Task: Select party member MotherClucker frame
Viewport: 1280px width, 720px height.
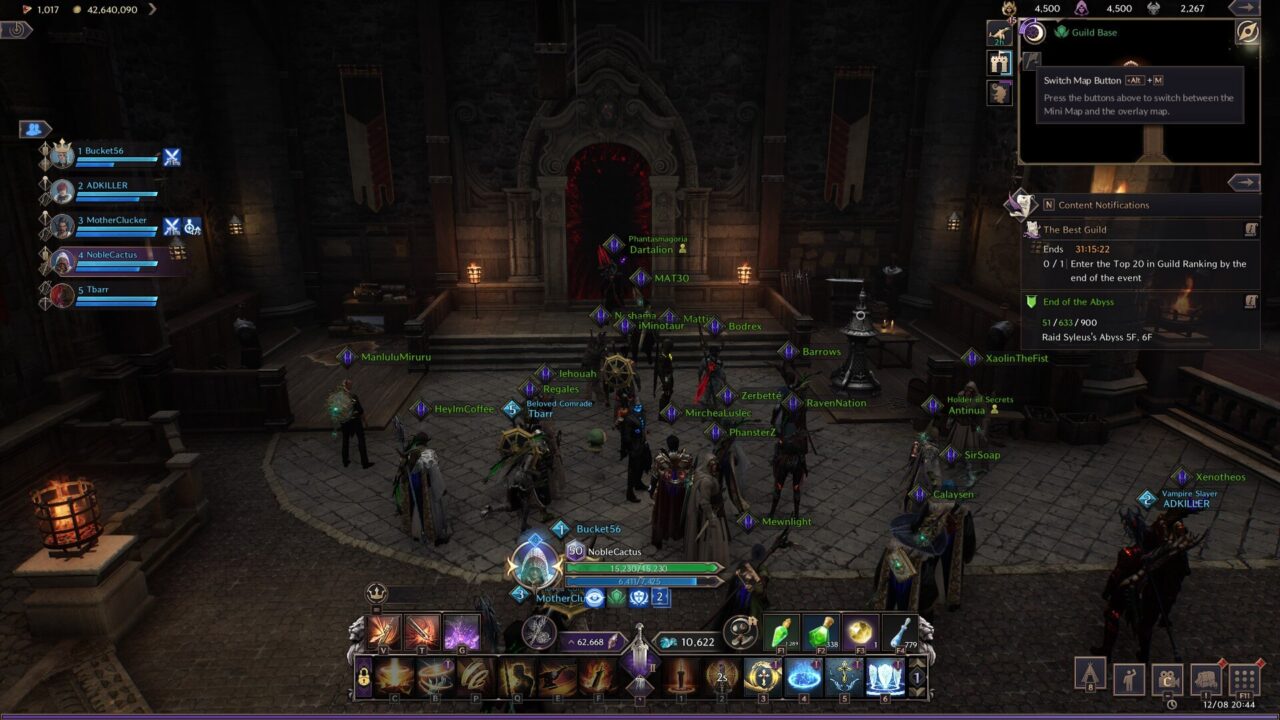Action: click(x=105, y=224)
